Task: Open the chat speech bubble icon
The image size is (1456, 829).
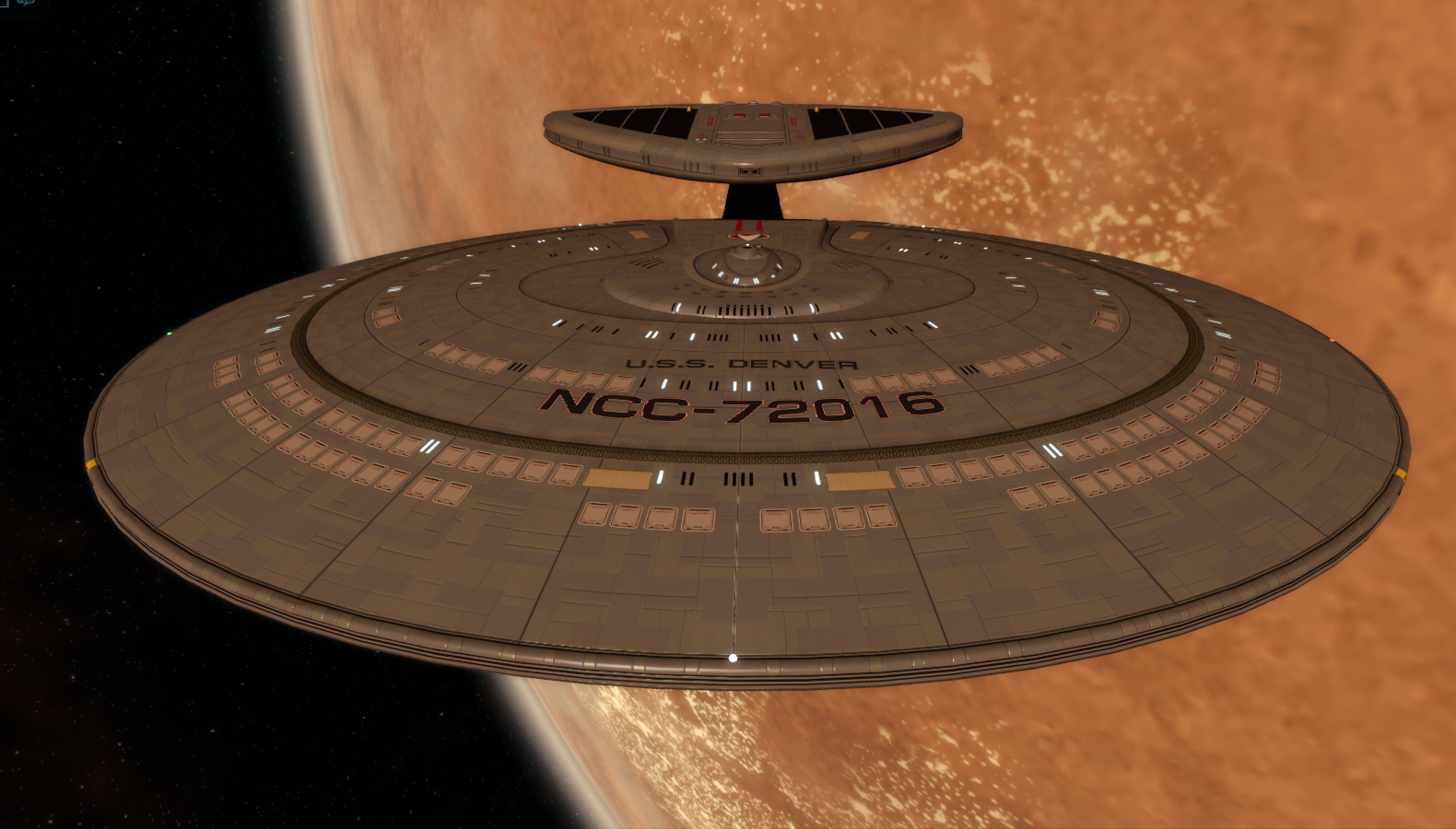Action: [x=27, y=4]
